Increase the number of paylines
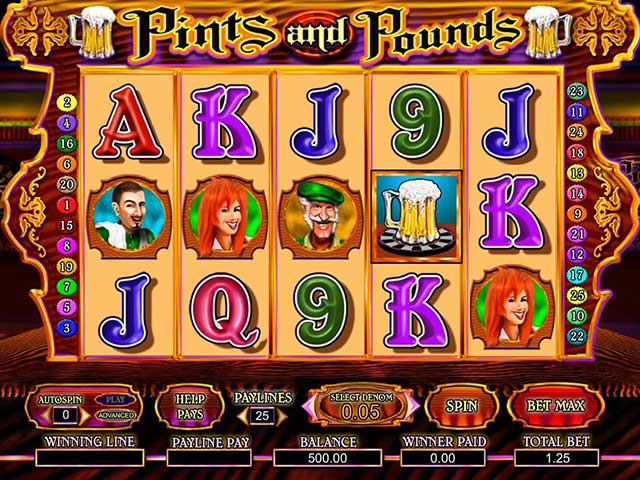 click(282, 415)
